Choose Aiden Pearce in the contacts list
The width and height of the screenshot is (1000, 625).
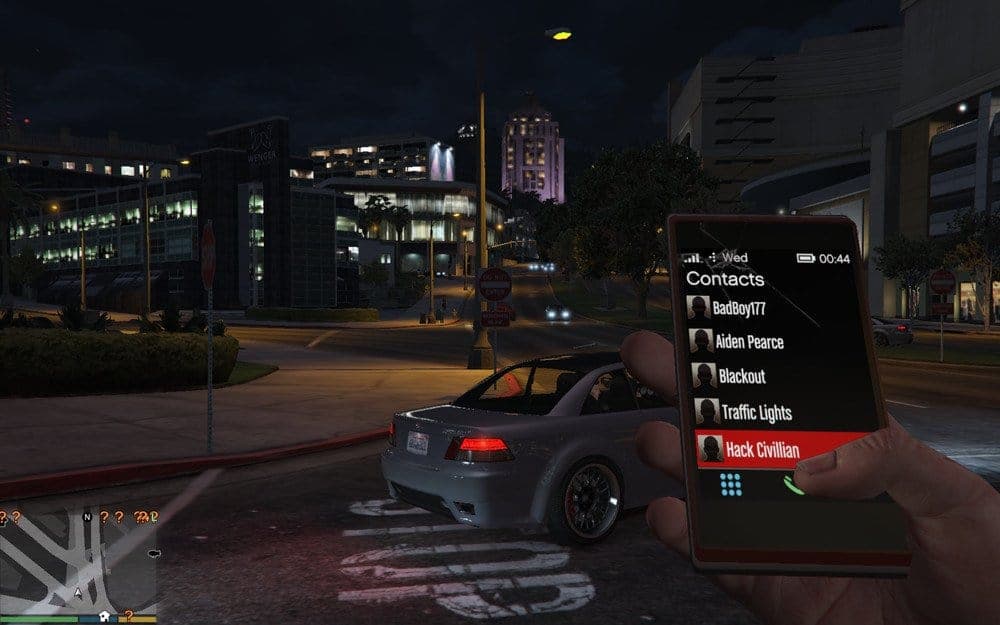click(x=749, y=342)
